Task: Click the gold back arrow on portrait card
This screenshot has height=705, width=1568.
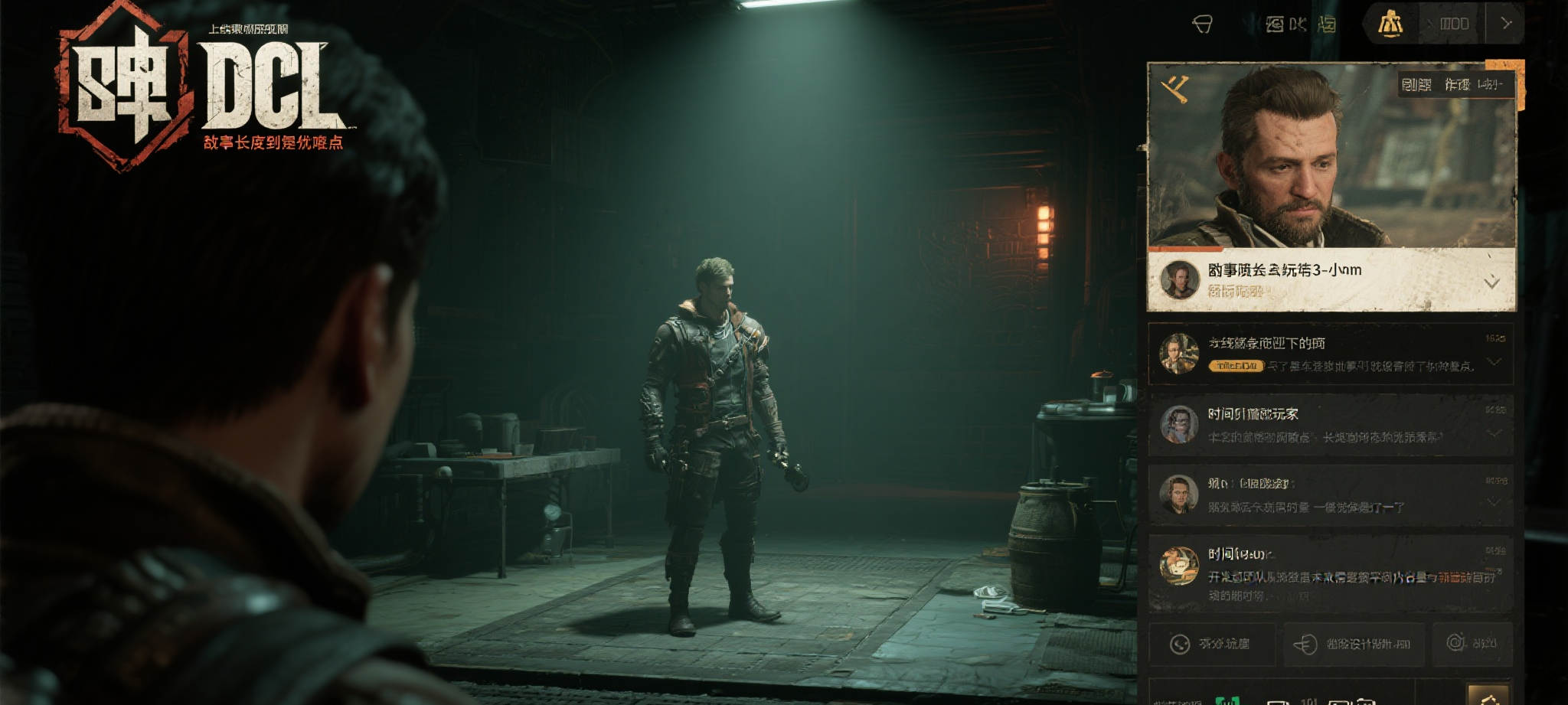Action: [x=1175, y=89]
